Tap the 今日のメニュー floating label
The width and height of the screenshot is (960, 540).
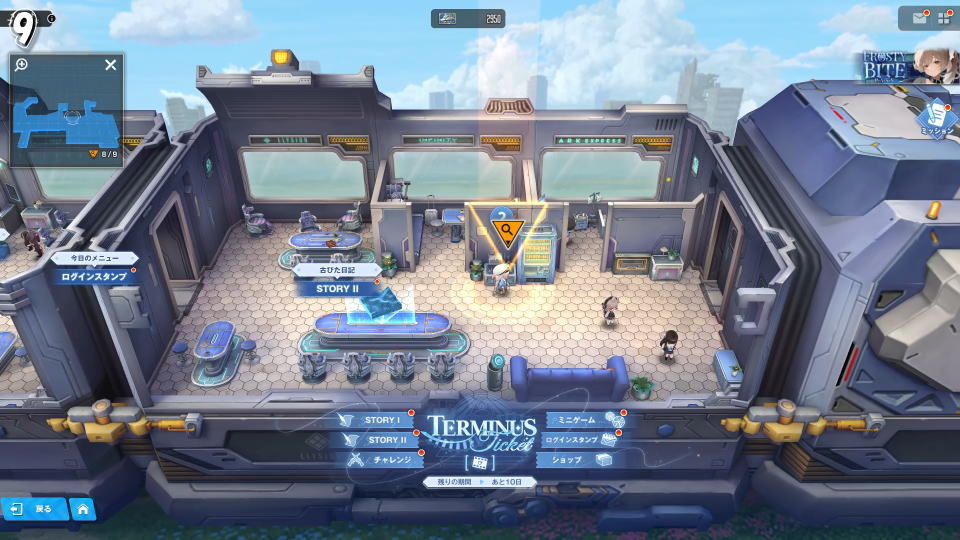[x=95, y=258]
